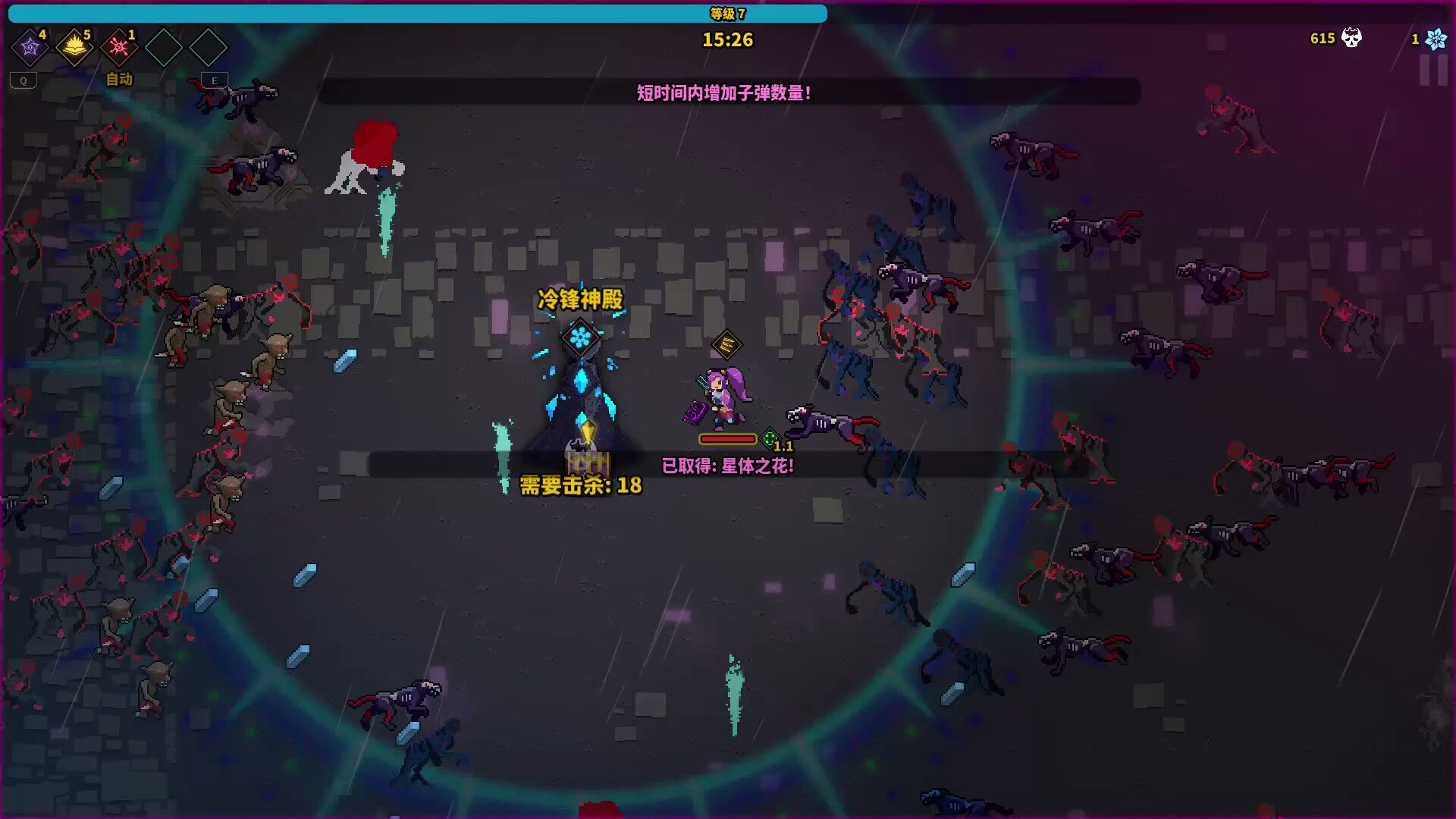Toggle the 自动 auto-cast setting

(118, 79)
